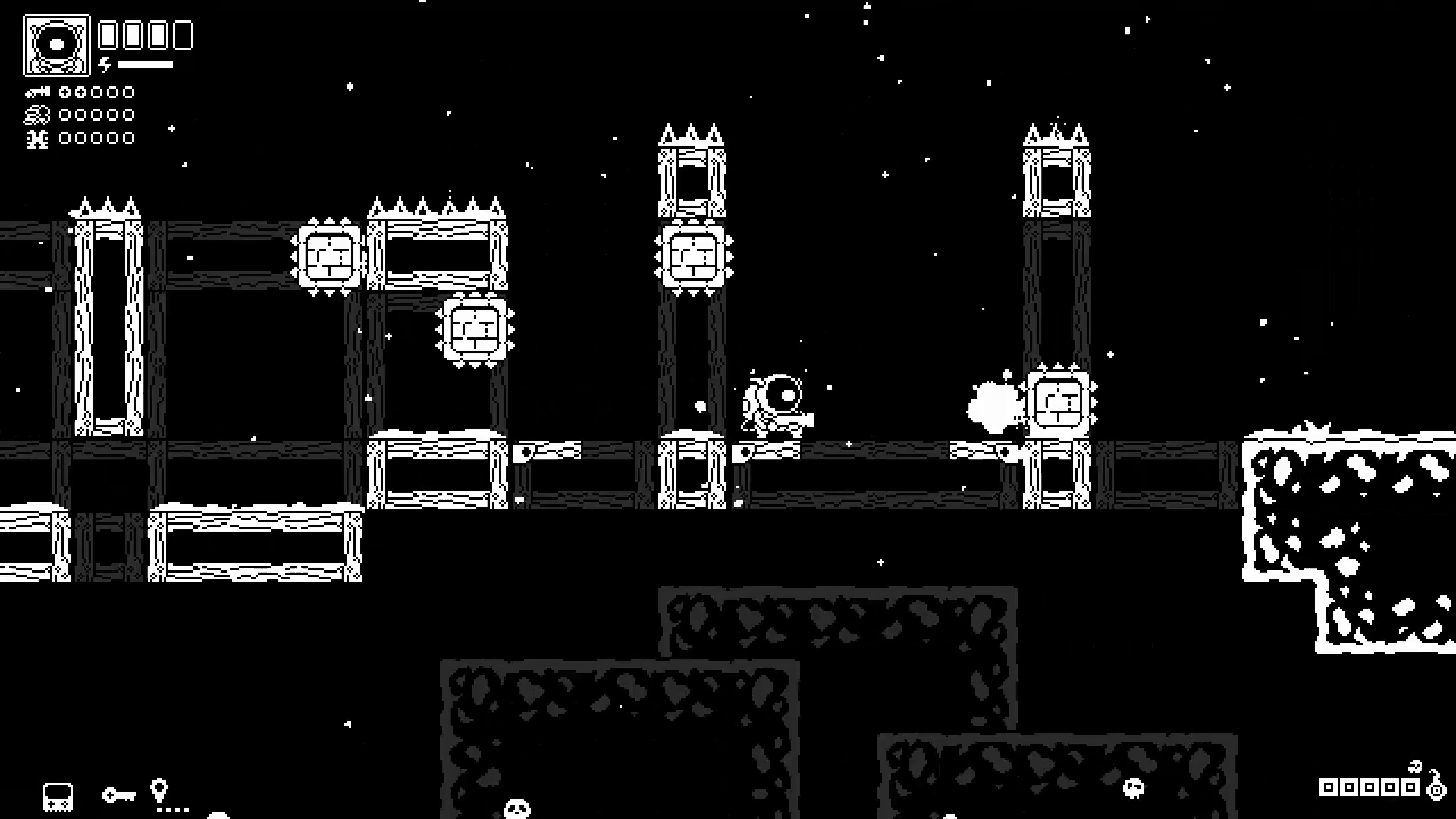
Task: Click the snail enemy counter icon
Action: [x=36, y=116]
